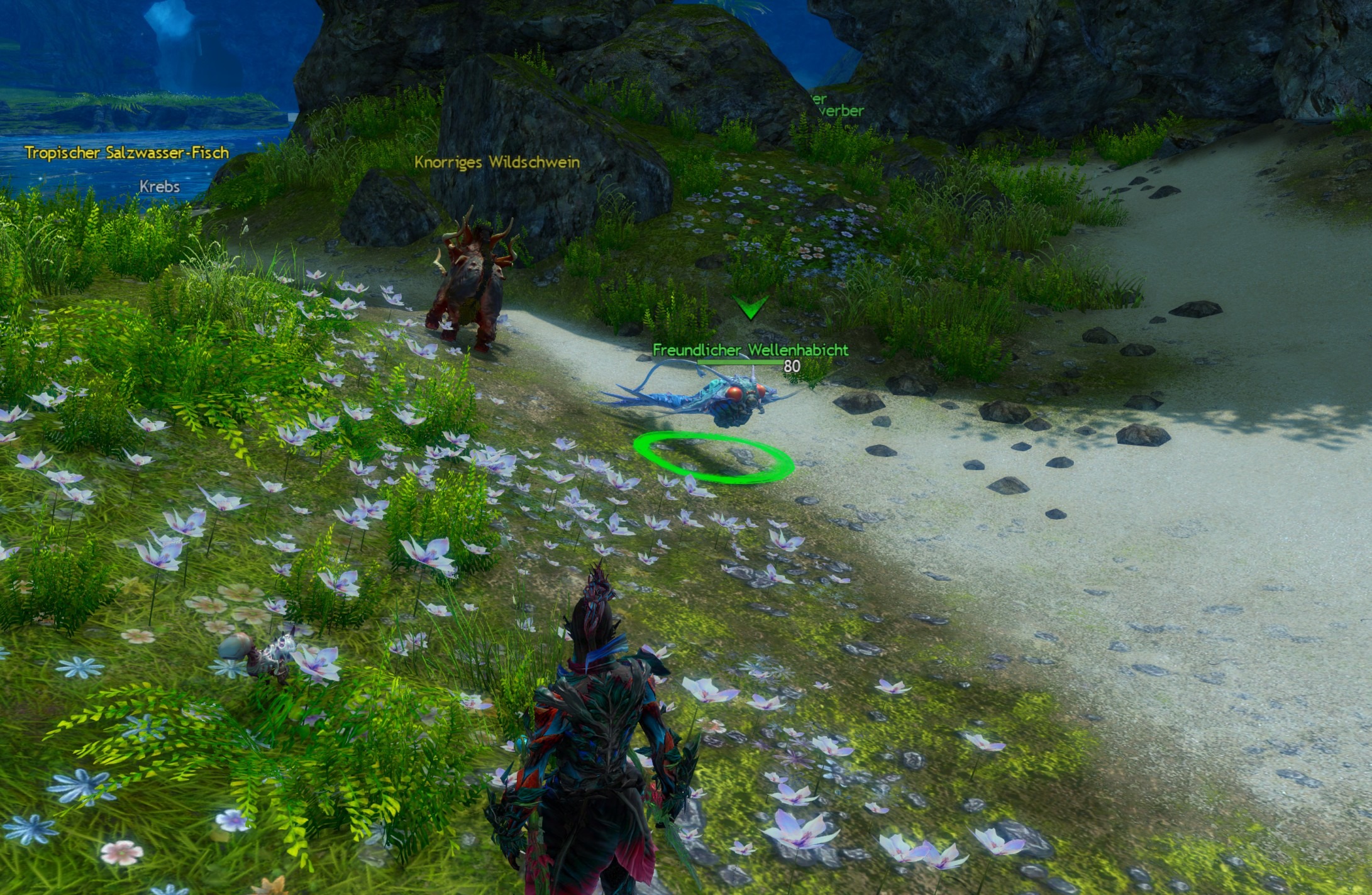Target the Knorriges Wildschwein name label
This screenshot has width=1372, height=895.
(497, 162)
